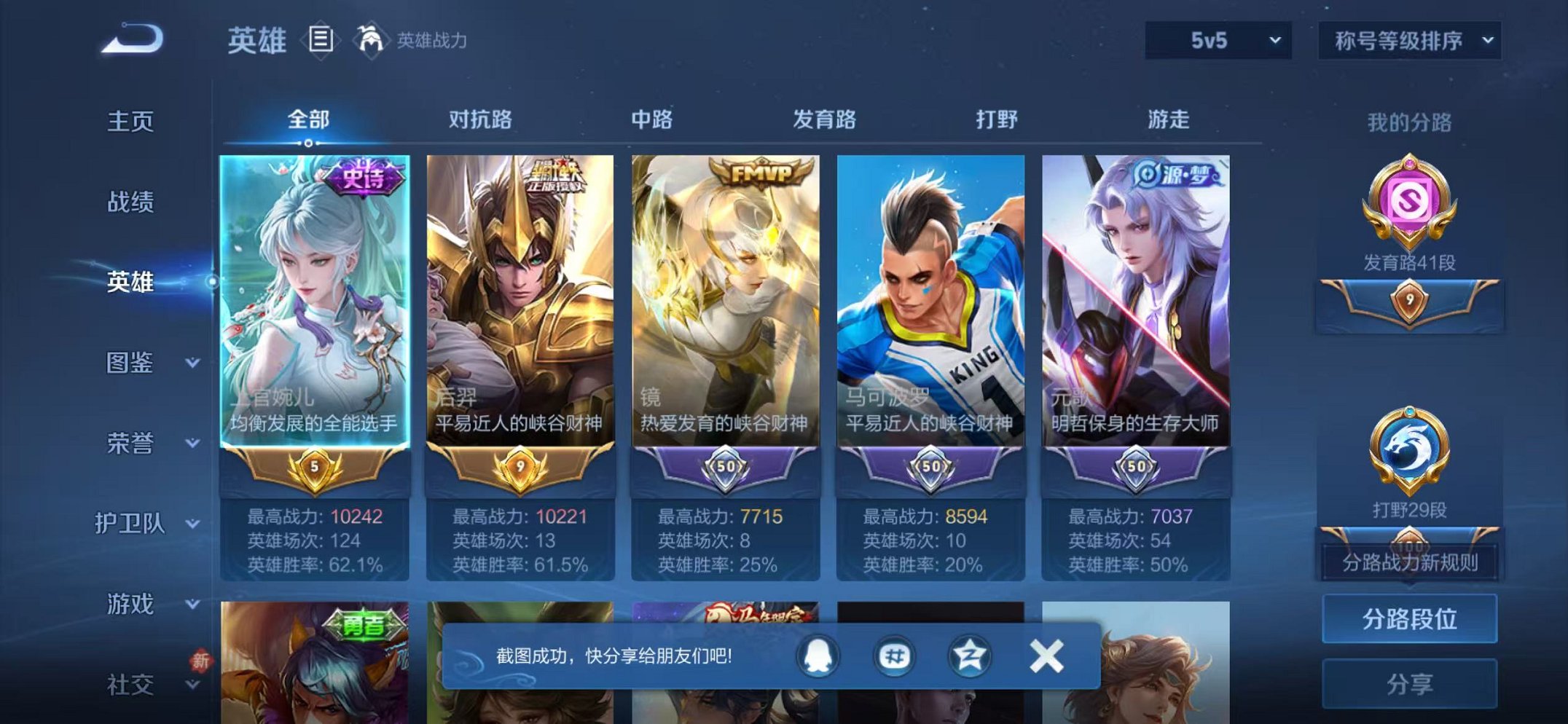Share the screenshot via the QQ icon
Screen dimensions: 1568x724
[x=818, y=656]
